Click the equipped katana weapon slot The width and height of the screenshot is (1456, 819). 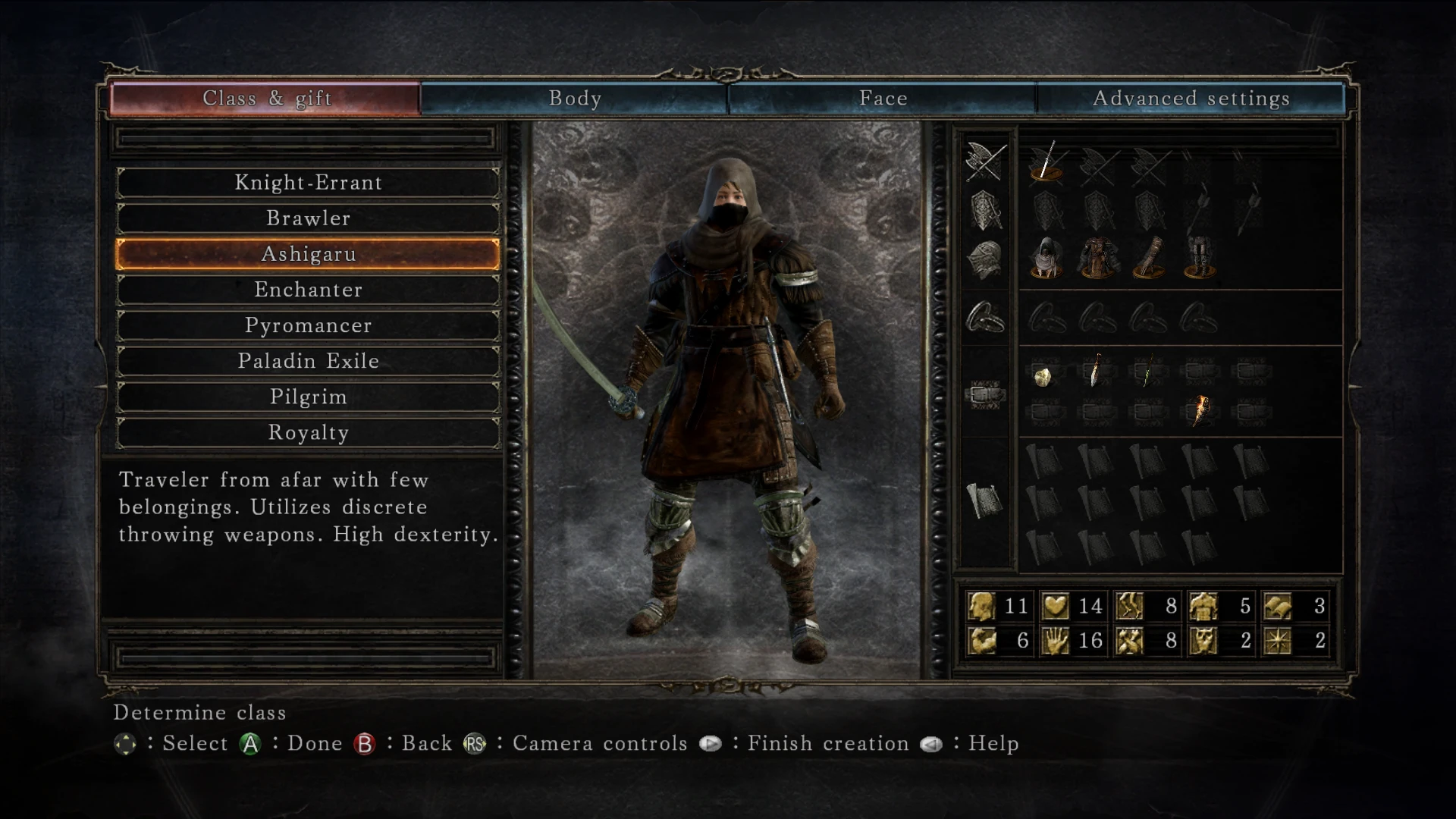(x=1046, y=162)
